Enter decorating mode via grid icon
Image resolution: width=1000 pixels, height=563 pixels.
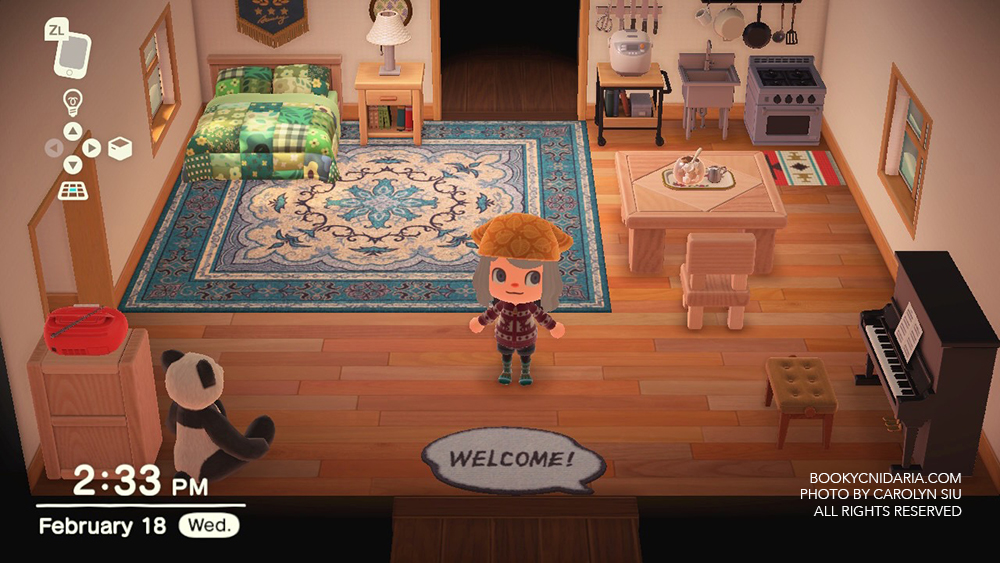point(72,190)
